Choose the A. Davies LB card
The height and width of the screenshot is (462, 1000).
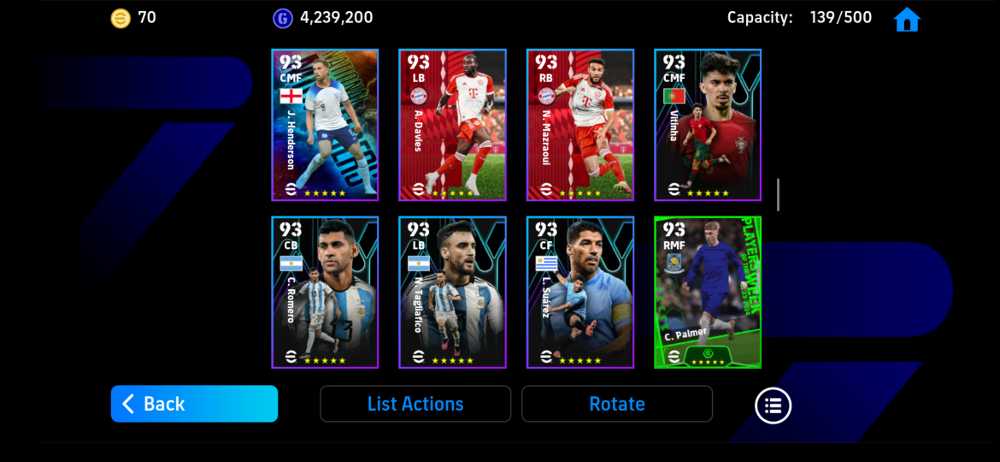(452, 125)
